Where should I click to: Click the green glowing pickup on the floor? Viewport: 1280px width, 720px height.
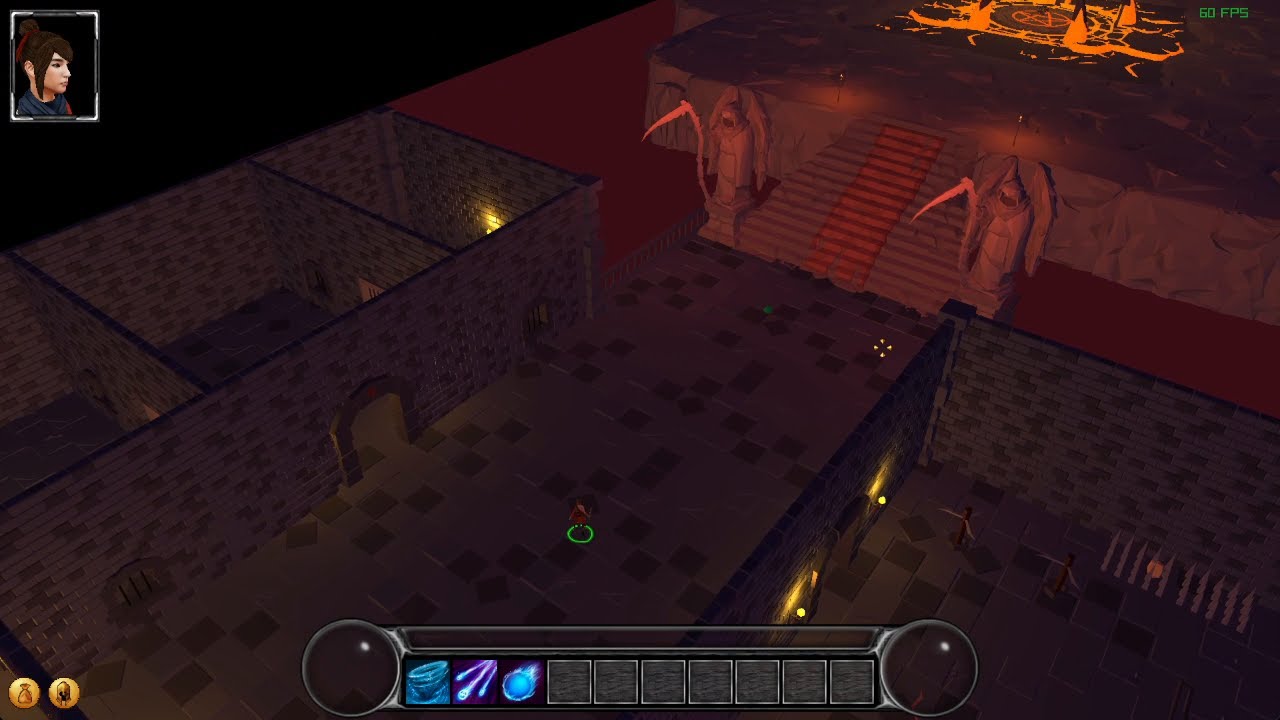coord(766,309)
